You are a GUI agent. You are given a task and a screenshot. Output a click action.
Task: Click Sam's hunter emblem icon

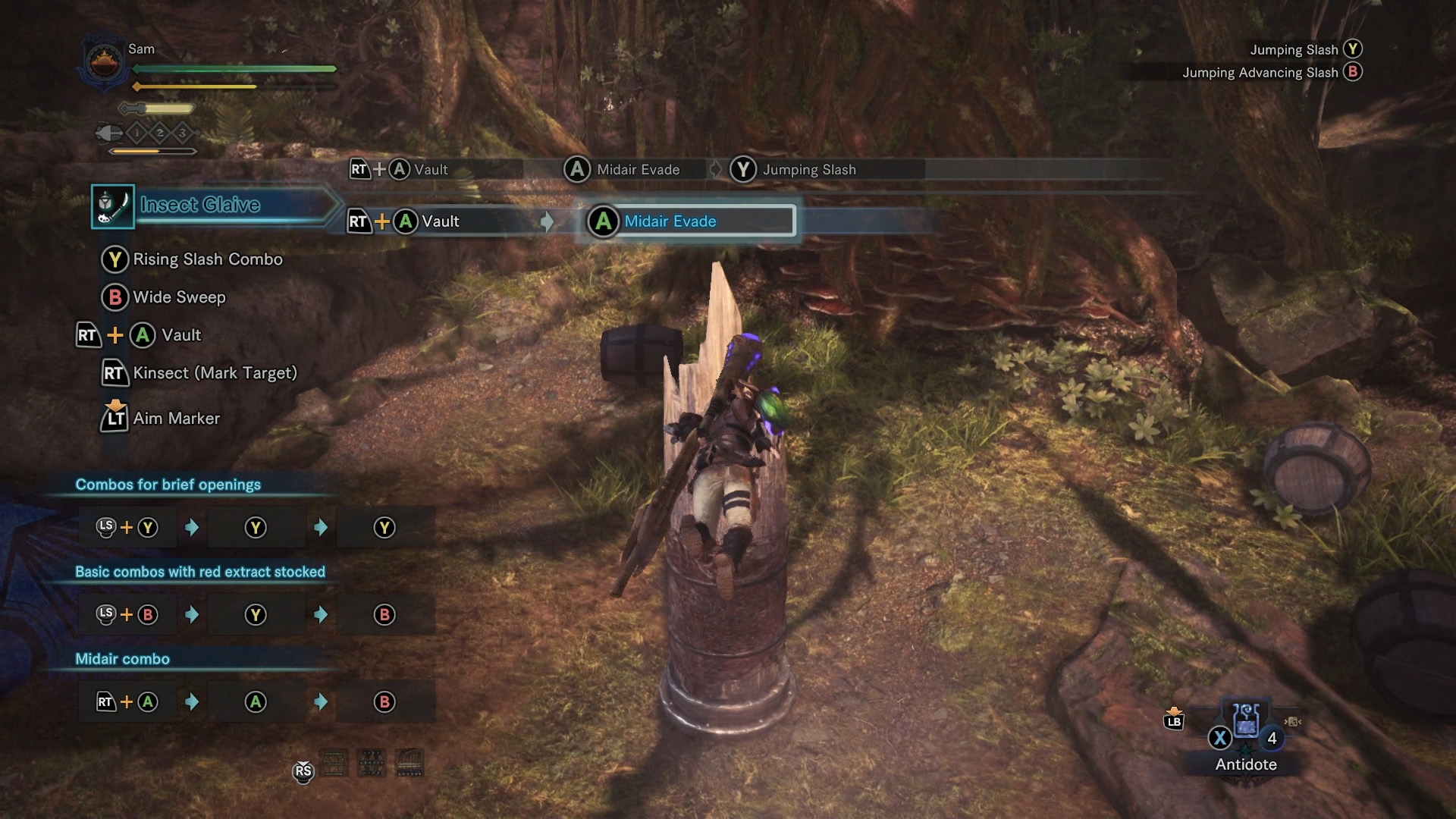[105, 61]
